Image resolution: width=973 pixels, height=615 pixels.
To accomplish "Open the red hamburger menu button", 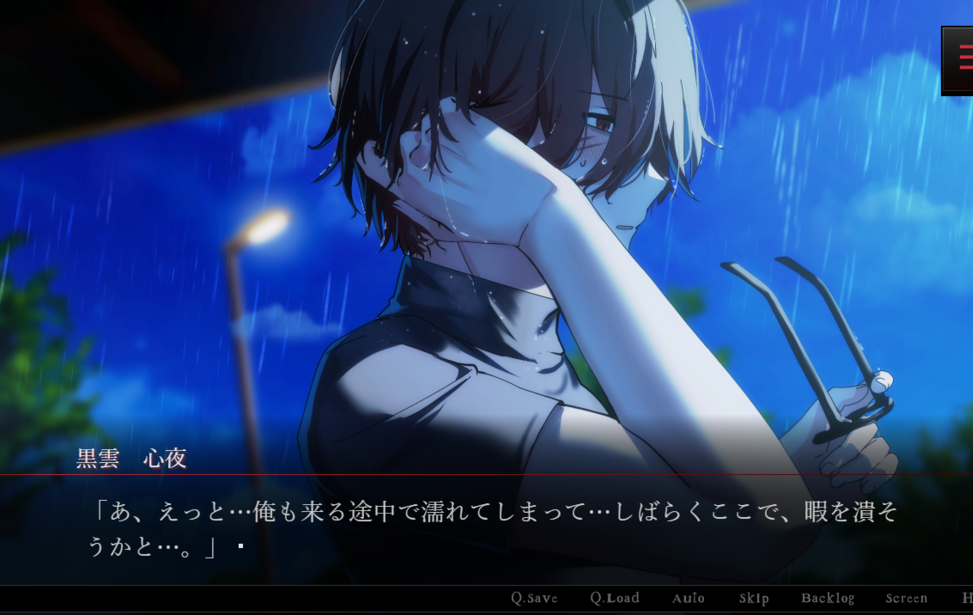I will click(x=961, y=59).
